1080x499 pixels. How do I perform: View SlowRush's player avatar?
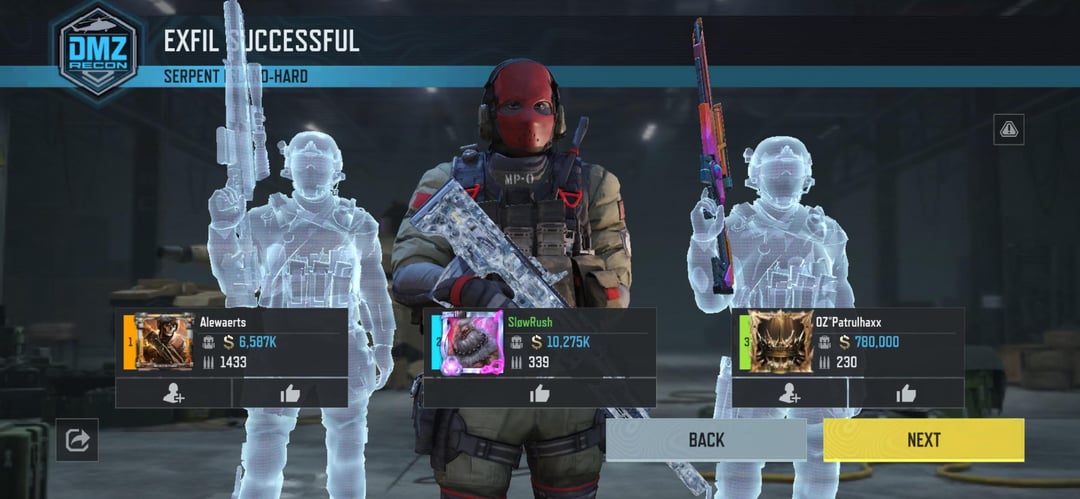click(x=471, y=342)
